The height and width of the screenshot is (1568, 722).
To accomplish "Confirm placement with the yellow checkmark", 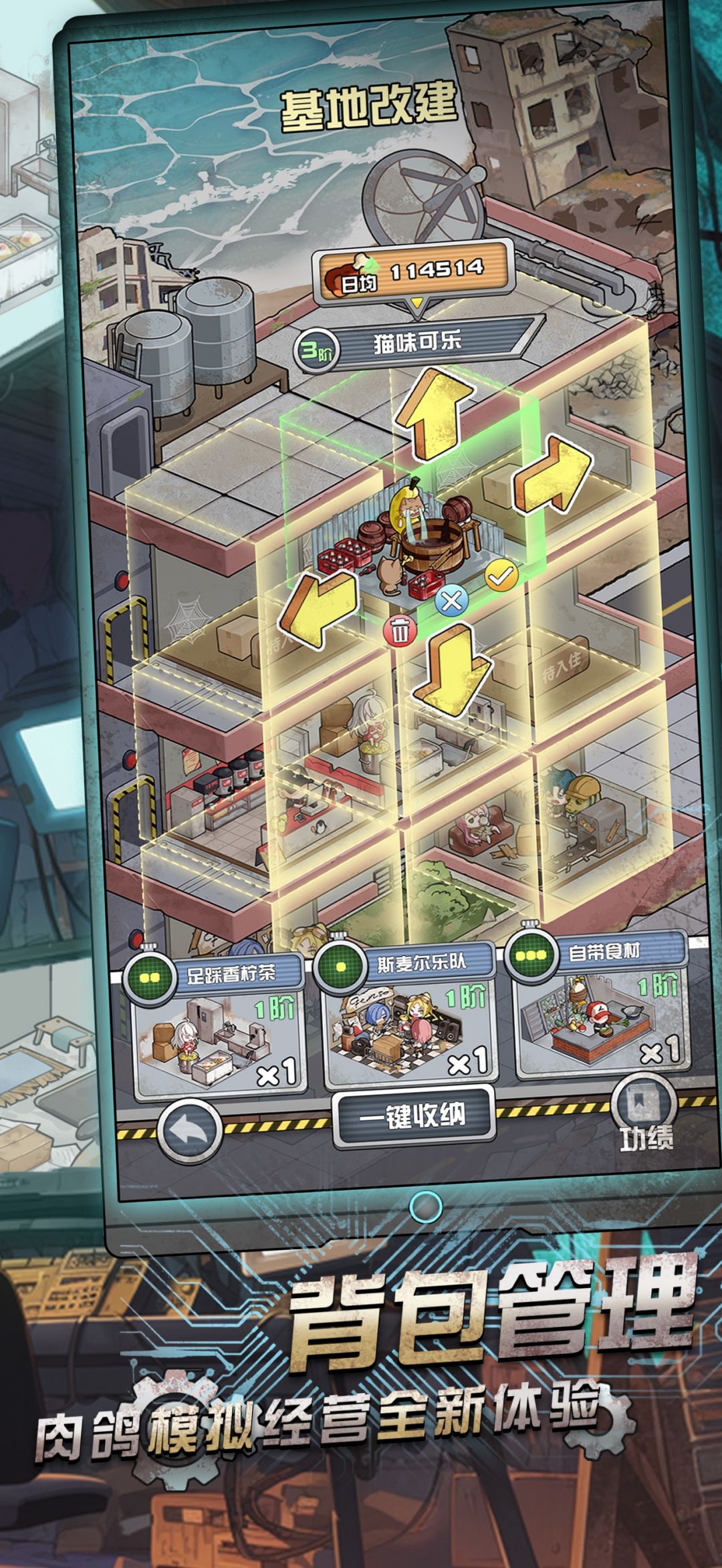I will click(x=501, y=575).
